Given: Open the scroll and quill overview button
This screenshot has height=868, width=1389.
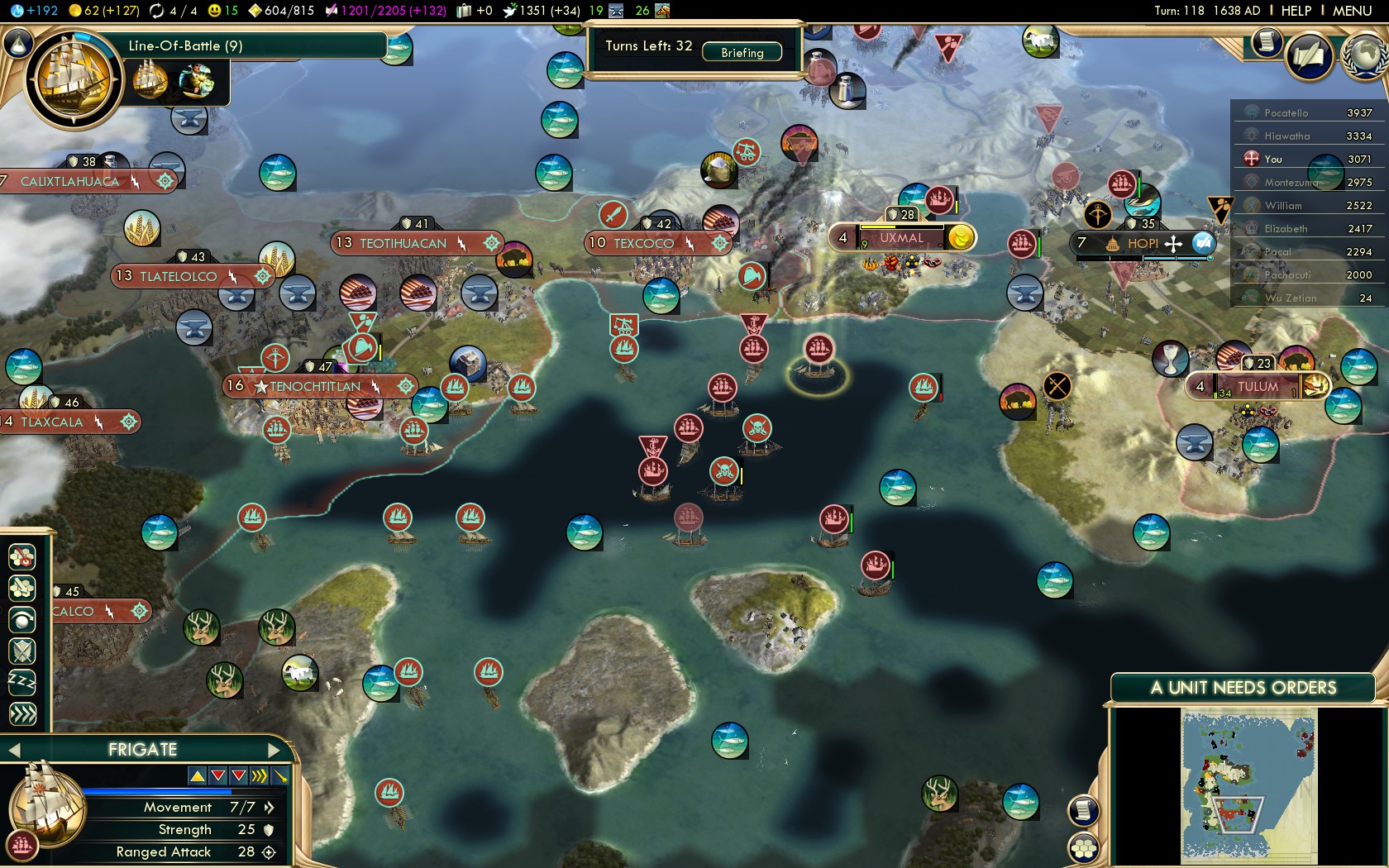Looking at the screenshot, I should 1310,56.
